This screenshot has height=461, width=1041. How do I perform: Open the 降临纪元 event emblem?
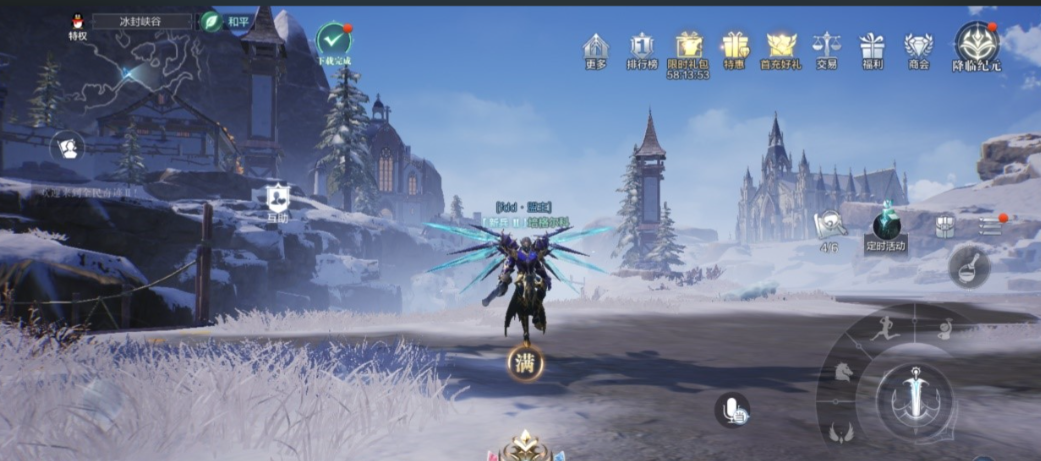pos(976,43)
